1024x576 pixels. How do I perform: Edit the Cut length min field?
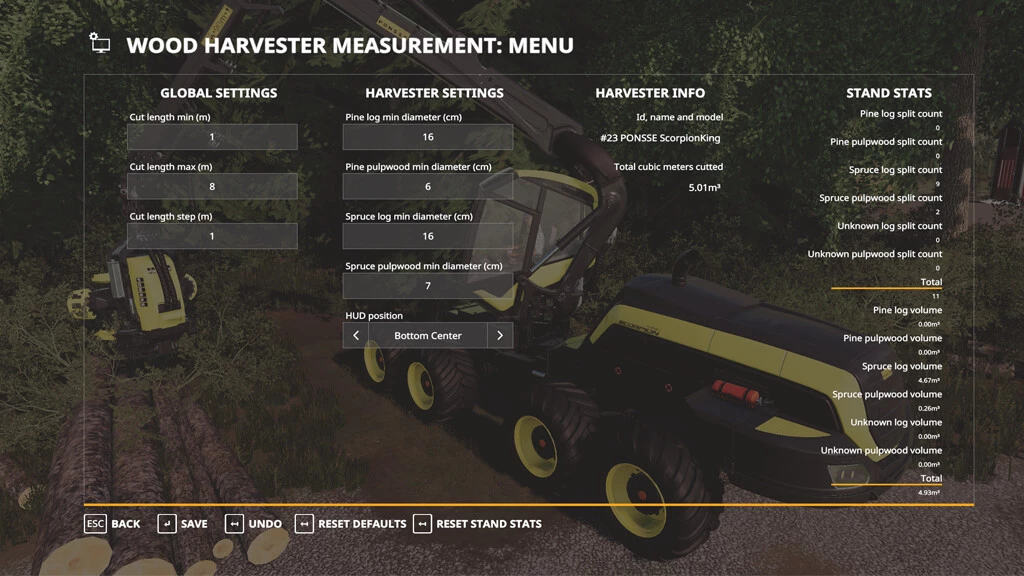[212, 137]
